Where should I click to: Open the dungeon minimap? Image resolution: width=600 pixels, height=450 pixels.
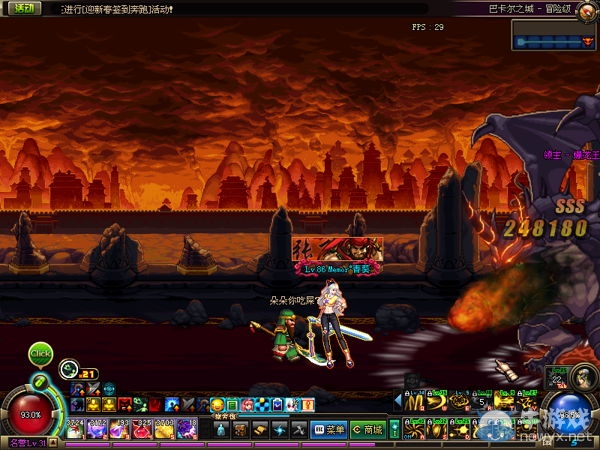[x=554, y=35]
